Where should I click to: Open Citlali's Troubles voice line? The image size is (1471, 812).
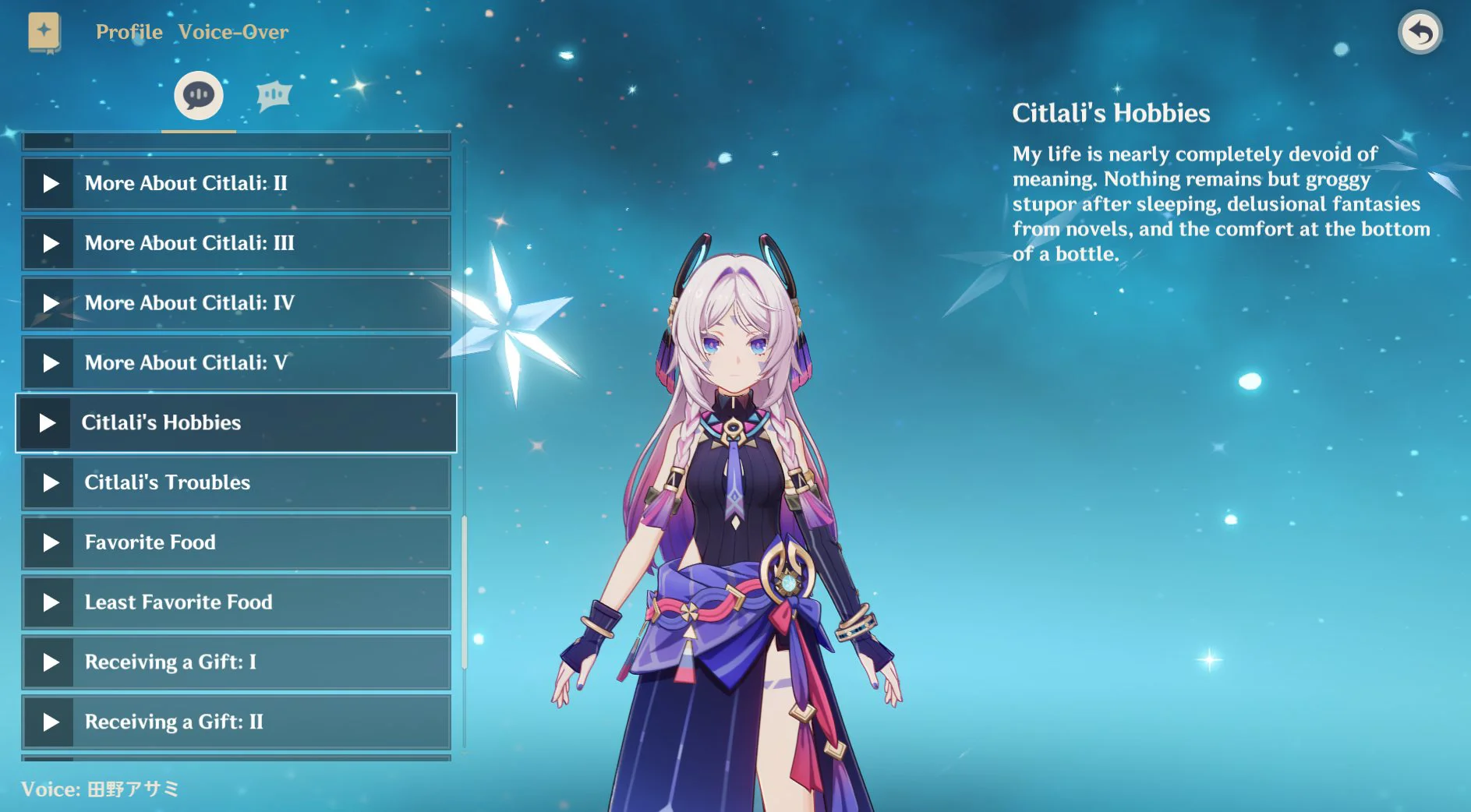[236, 483]
